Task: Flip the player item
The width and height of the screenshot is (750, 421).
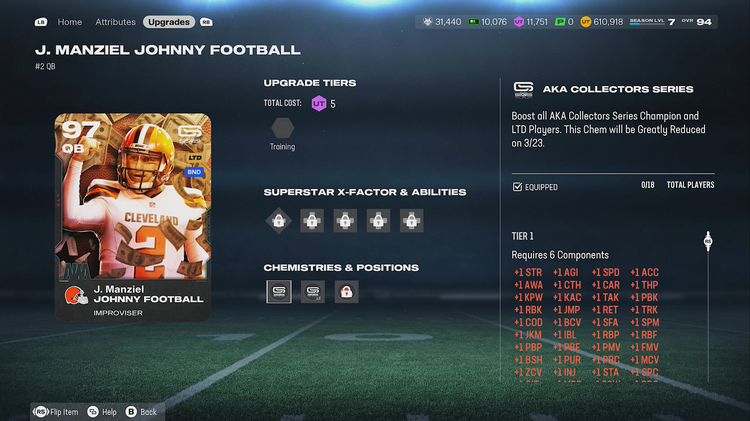Action: (58, 411)
